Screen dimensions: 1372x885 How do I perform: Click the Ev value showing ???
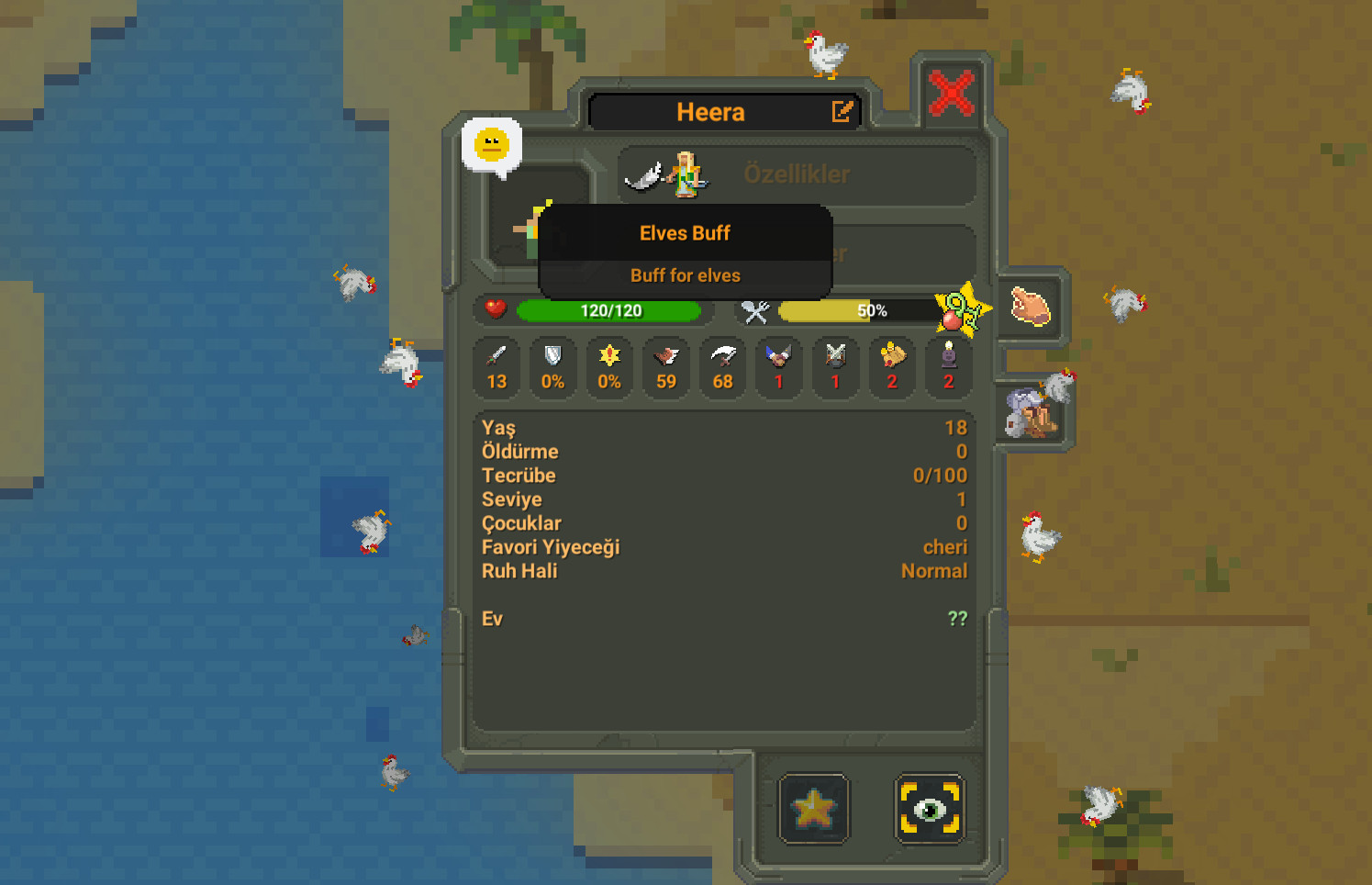957,618
